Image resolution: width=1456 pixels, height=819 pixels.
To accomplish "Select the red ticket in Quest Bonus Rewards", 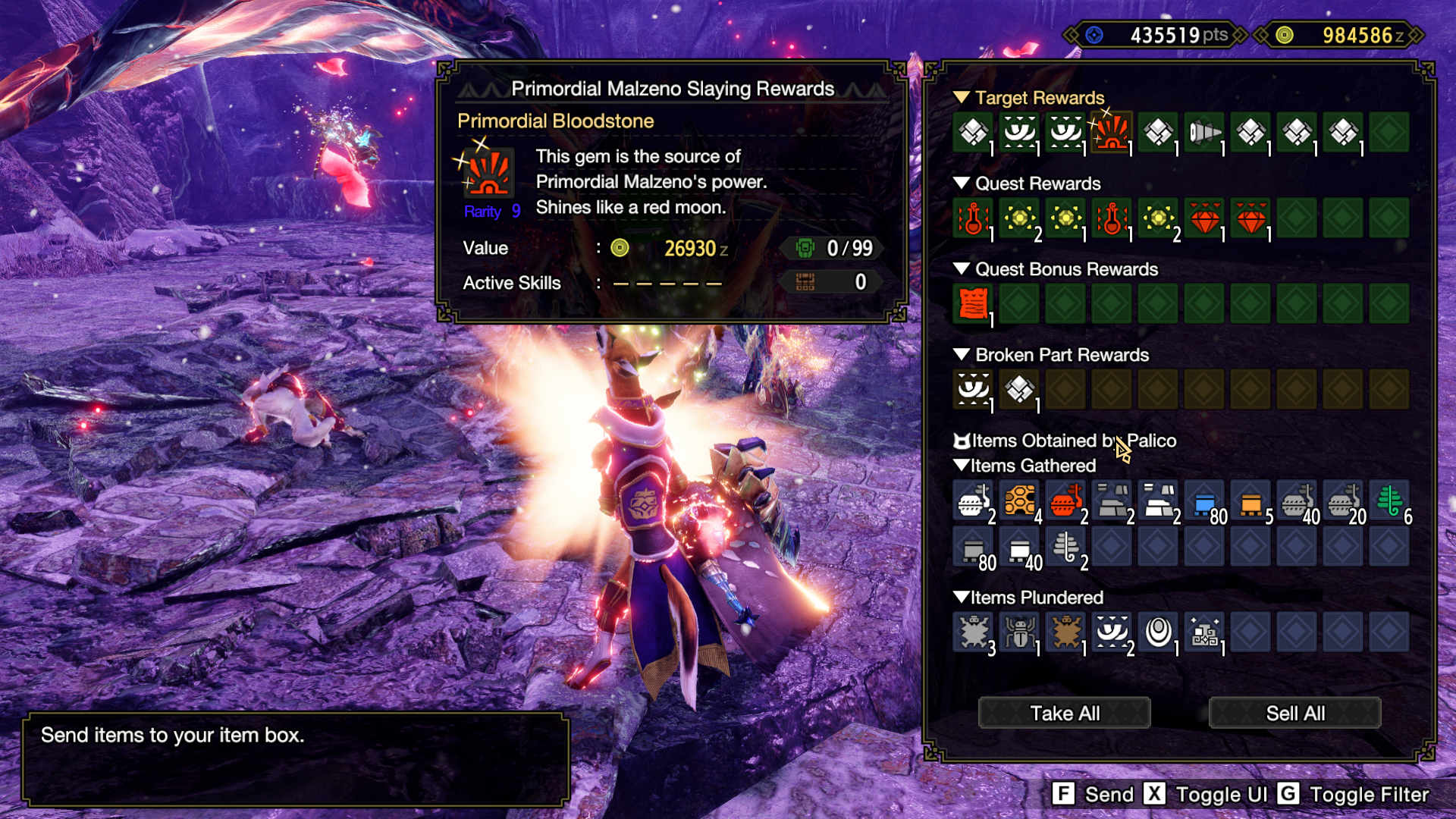I will coord(973,303).
